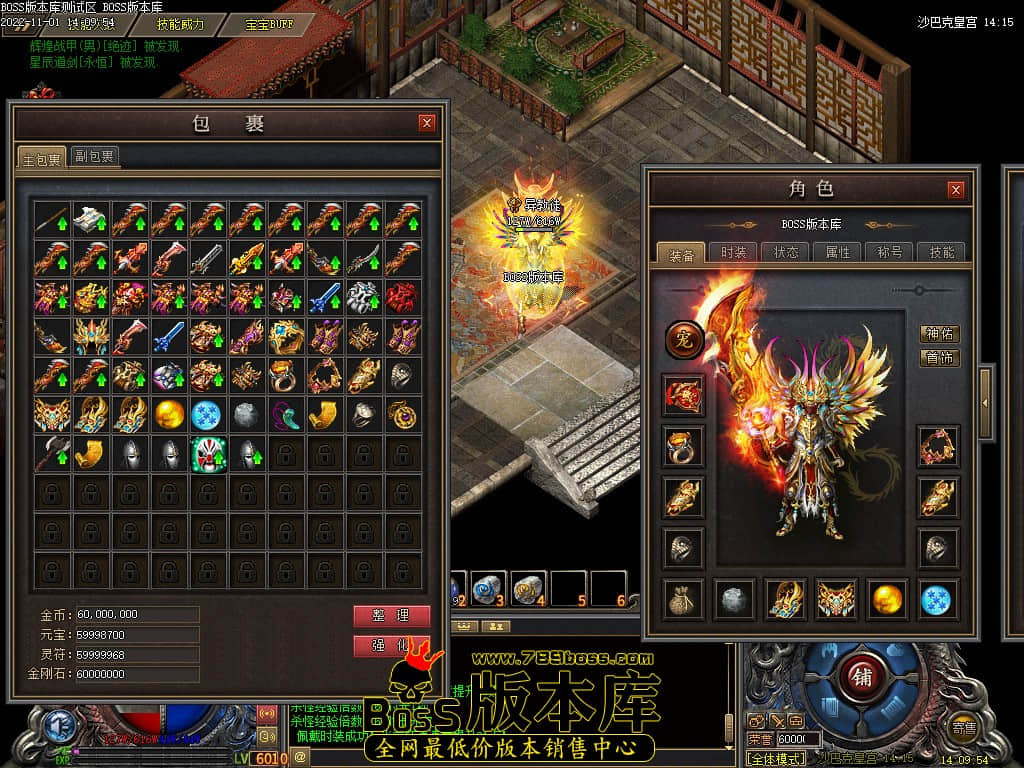The height and width of the screenshot is (768, 1024).
Task: Open the 称号 titles tab
Action: click(x=890, y=252)
